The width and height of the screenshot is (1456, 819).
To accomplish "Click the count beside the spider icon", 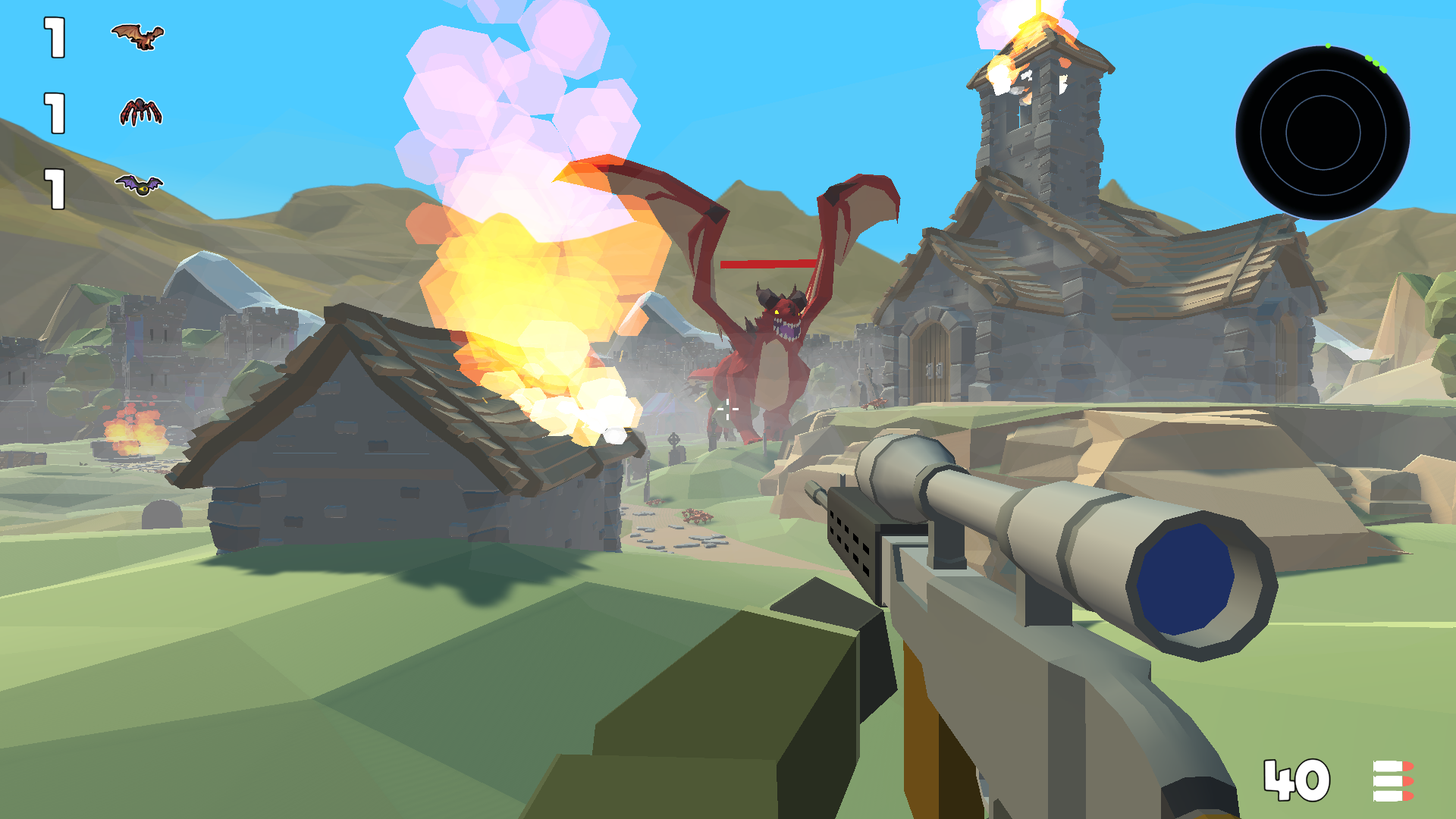I will point(53,111).
